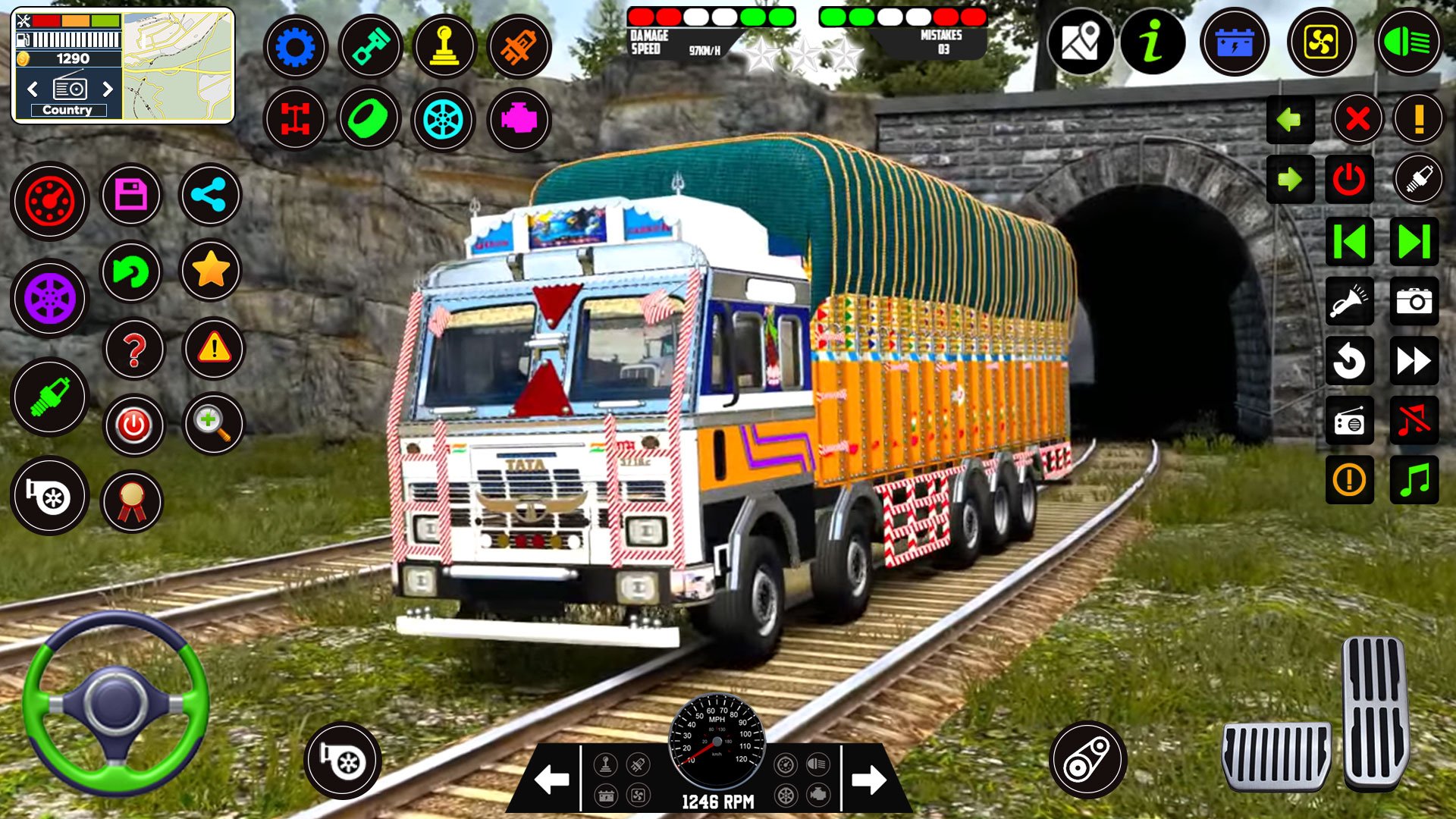This screenshot has width=1456, height=819.
Task: Skip to the next track
Action: pyautogui.click(x=1414, y=242)
